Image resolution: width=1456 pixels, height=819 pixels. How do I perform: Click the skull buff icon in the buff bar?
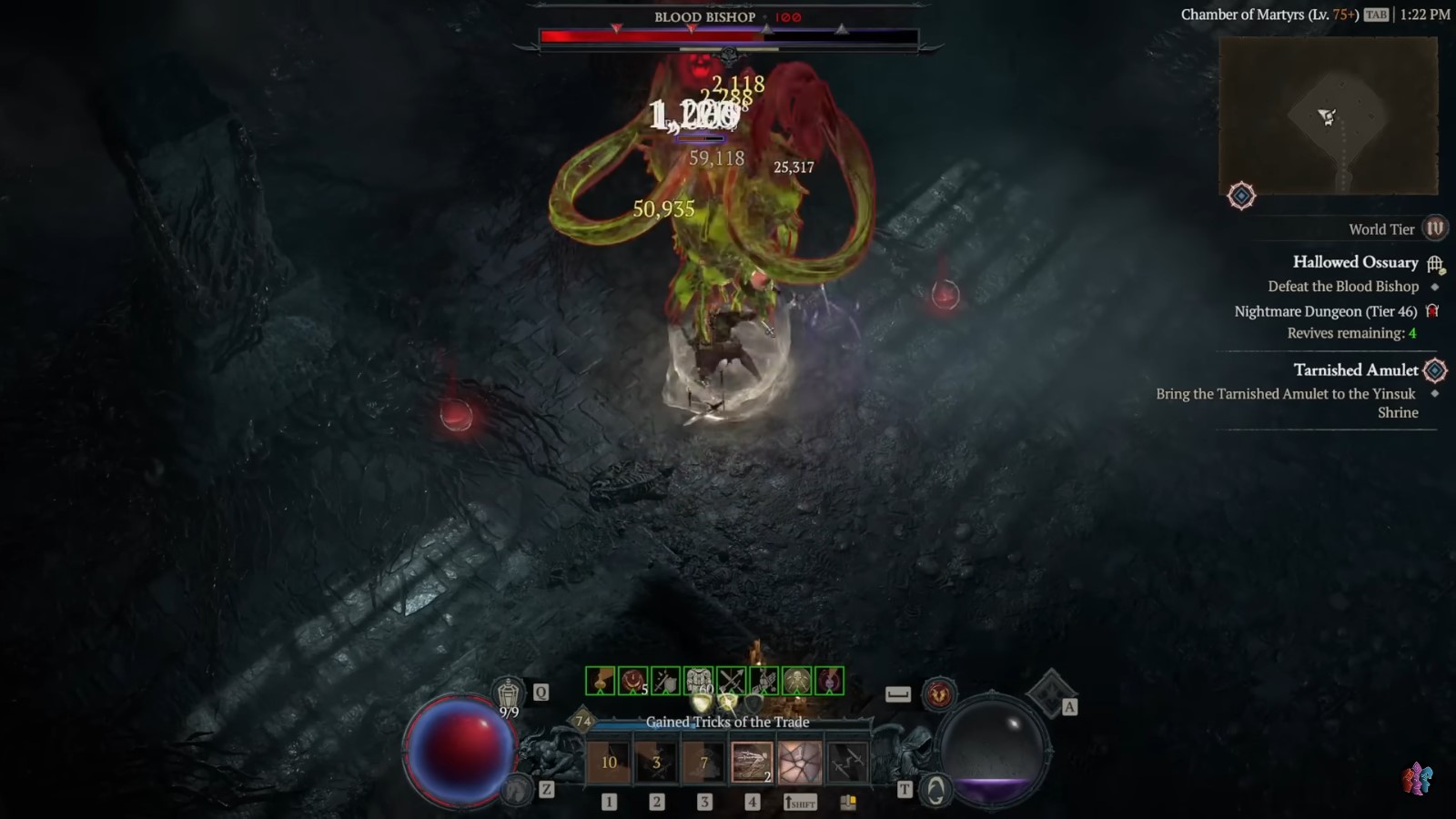pyautogui.click(x=795, y=680)
